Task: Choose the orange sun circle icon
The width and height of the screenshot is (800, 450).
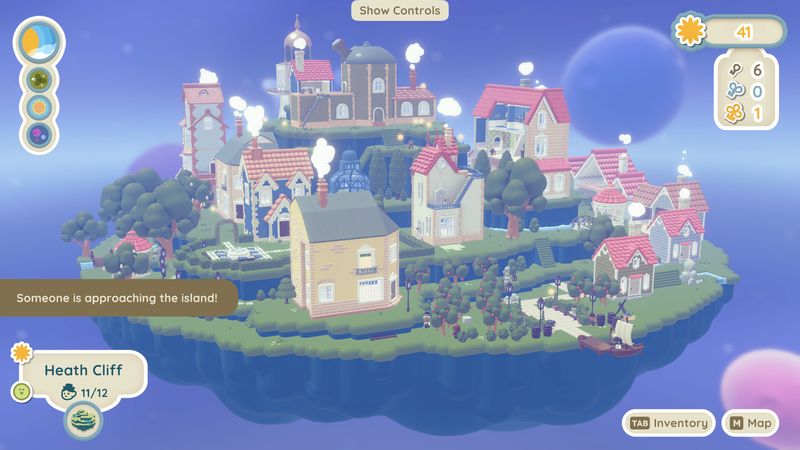Action: [x=38, y=106]
